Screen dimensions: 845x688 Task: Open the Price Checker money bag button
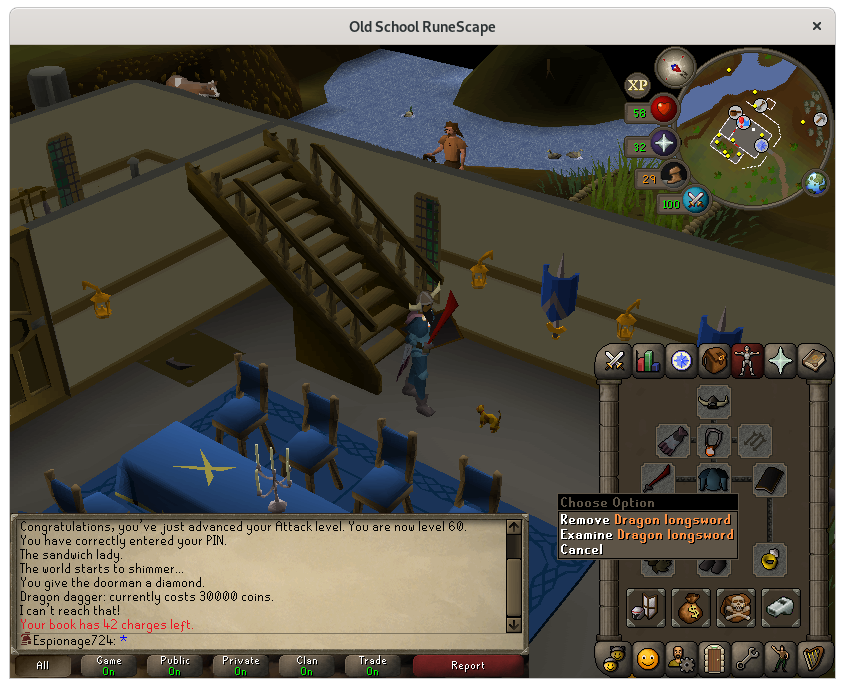pos(691,606)
